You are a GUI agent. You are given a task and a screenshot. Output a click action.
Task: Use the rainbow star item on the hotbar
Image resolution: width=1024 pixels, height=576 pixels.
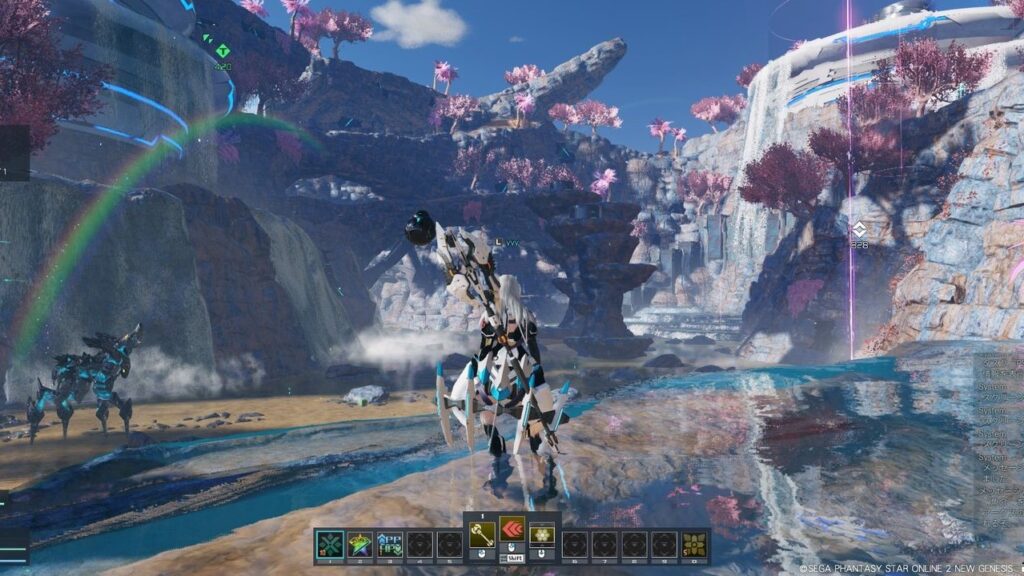coord(360,543)
